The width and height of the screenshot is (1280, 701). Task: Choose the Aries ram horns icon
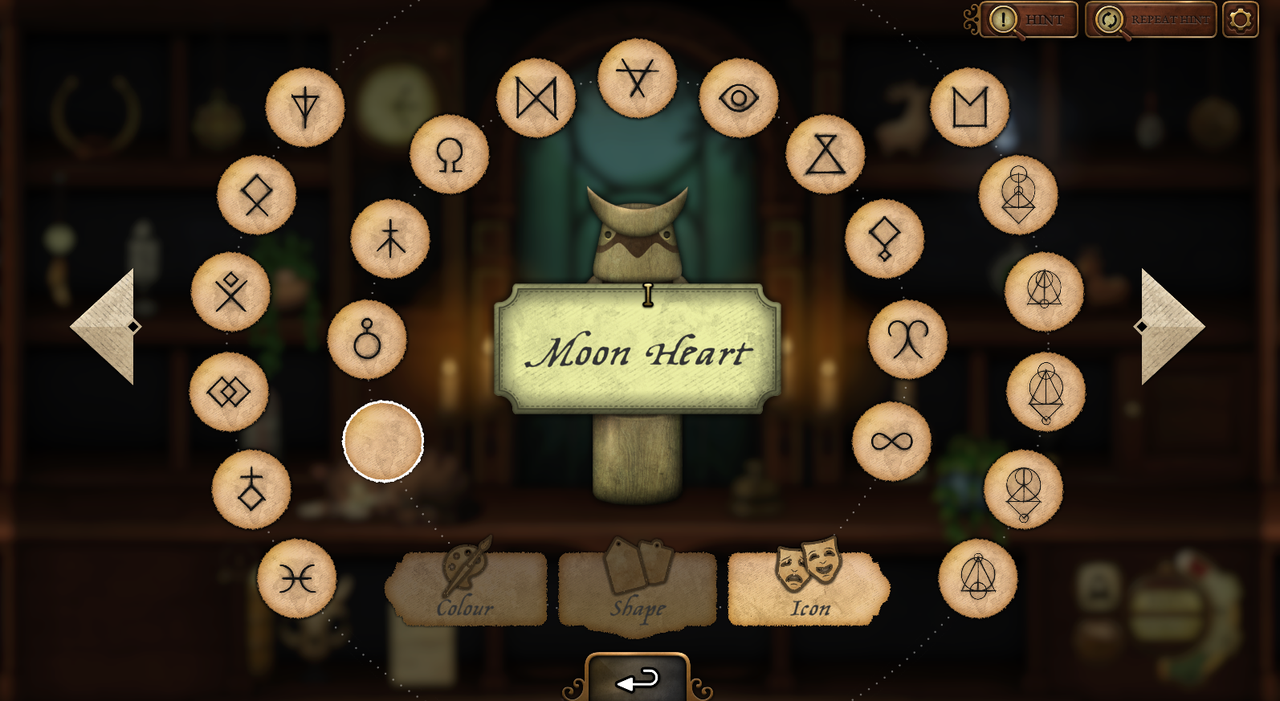907,339
